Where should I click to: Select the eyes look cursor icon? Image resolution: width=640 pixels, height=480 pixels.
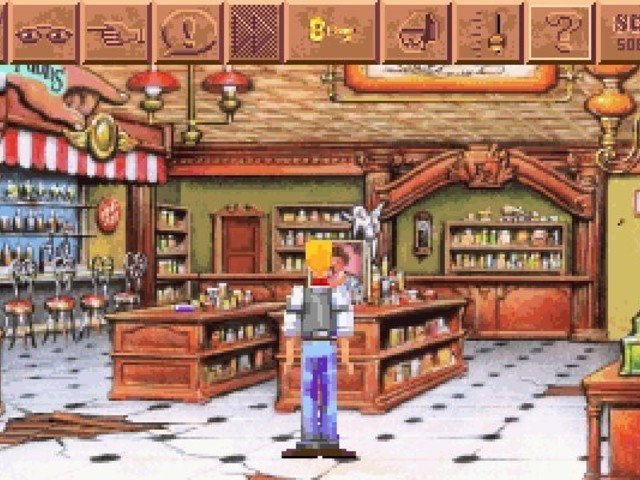click(44, 33)
